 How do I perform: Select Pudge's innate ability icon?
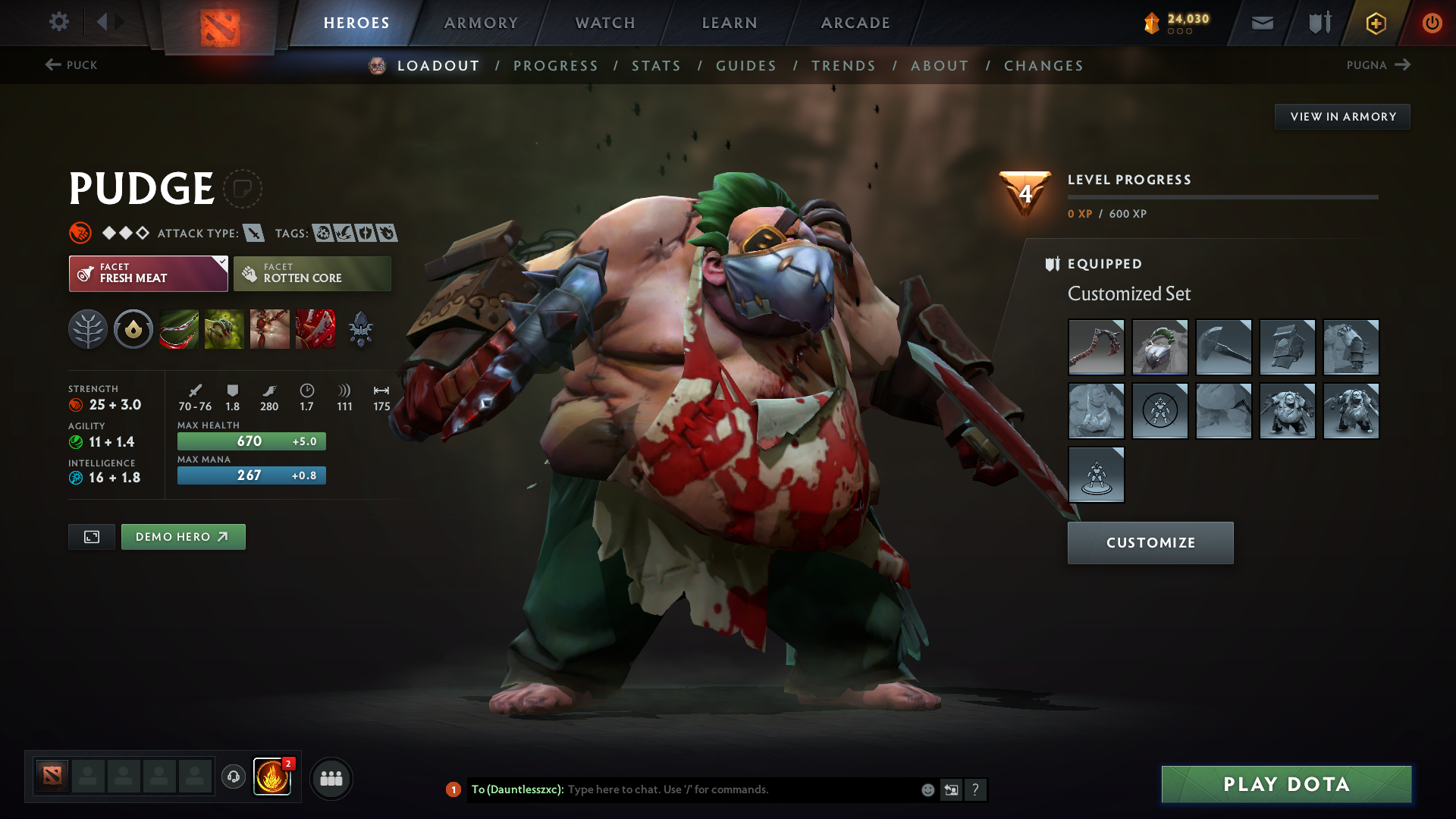point(133,328)
